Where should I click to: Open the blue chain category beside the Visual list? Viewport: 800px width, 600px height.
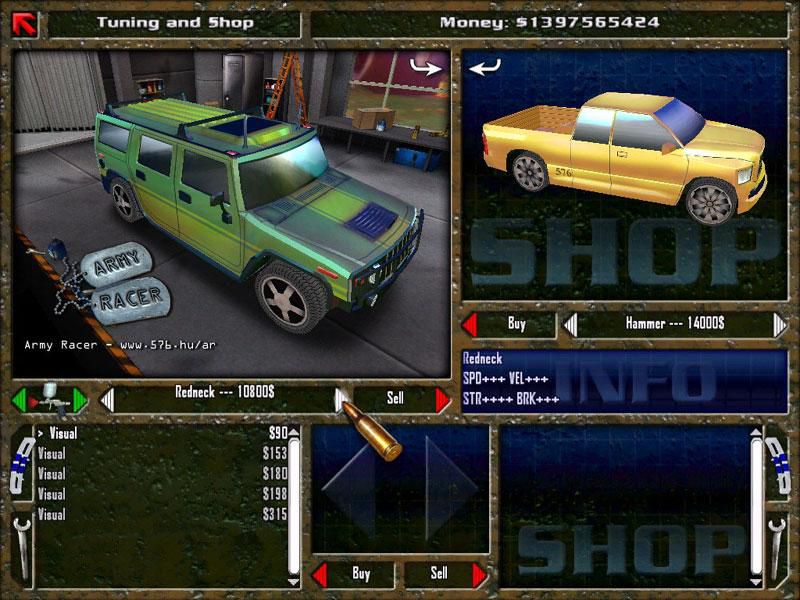19,464
